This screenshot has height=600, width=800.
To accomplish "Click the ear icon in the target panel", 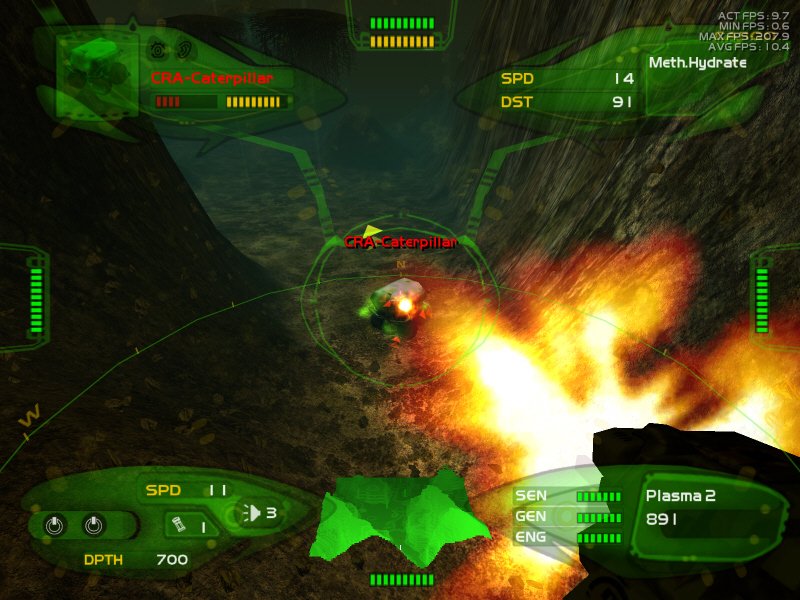I will coord(185,48).
